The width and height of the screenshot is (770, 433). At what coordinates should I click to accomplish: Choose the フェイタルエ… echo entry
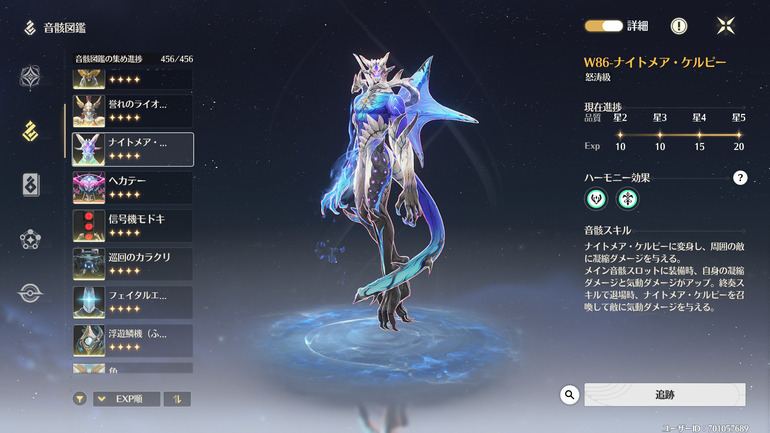coord(132,302)
